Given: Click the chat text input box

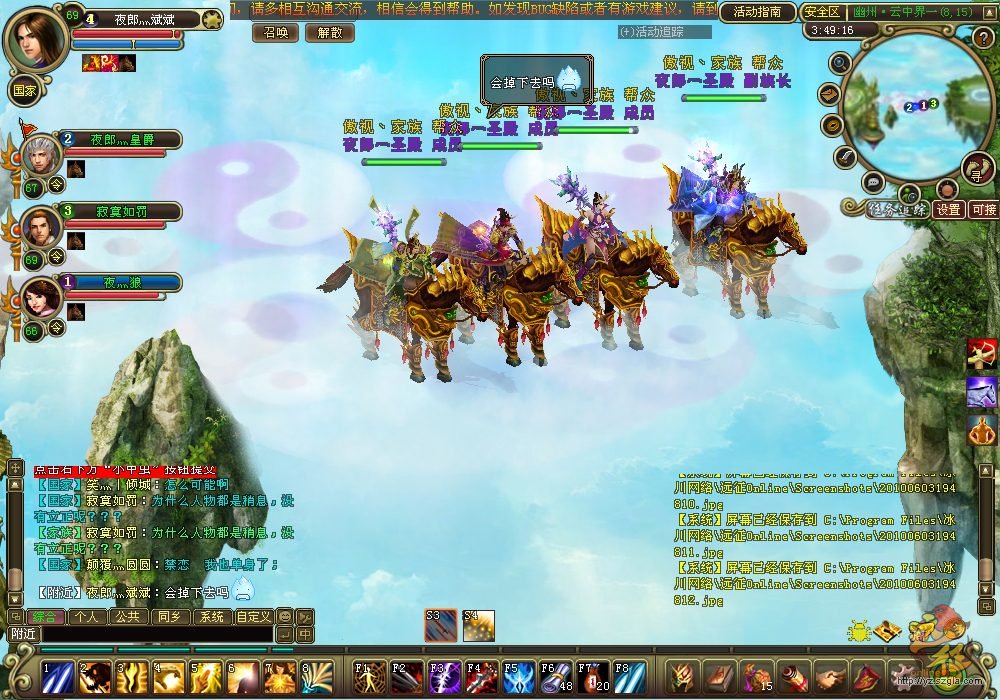Looking at the screenshot, I should [150, 634].
